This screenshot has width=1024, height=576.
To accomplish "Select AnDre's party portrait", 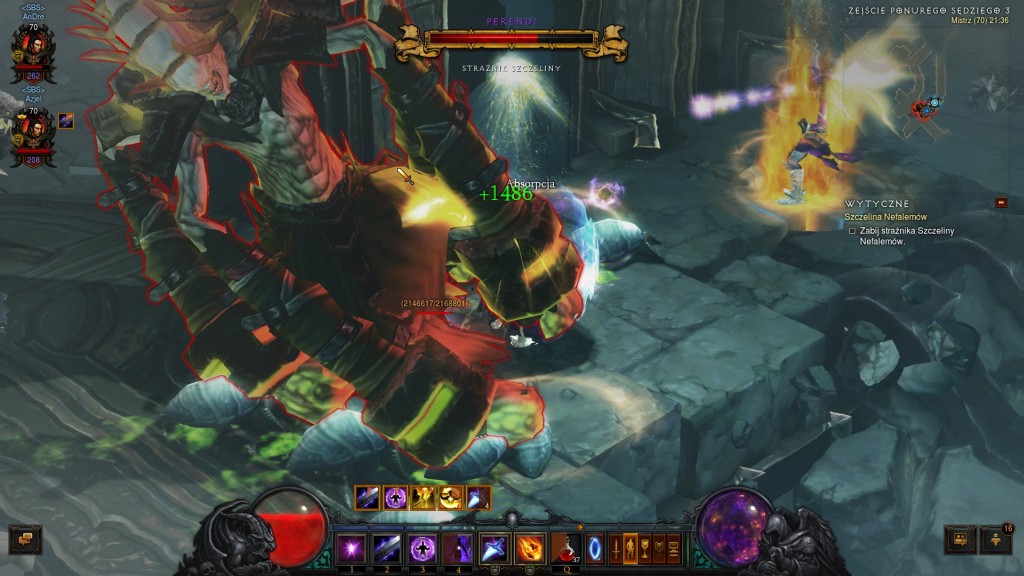I will 33,48.
